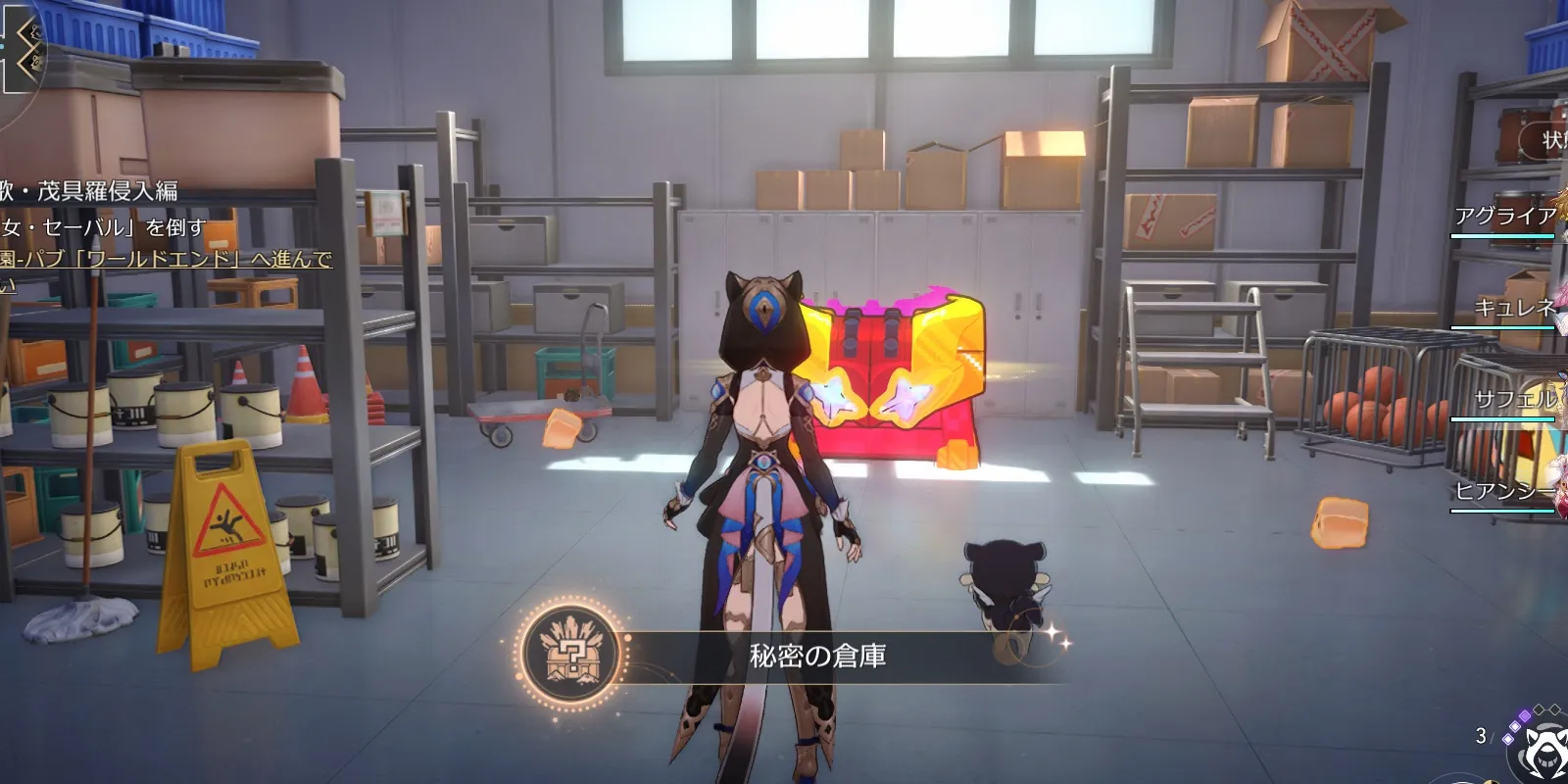The height and width of the screenshot is (784, 1568).
Task: Toggle the unfilled skill point diamond
Action: (x=1539, y=710)
